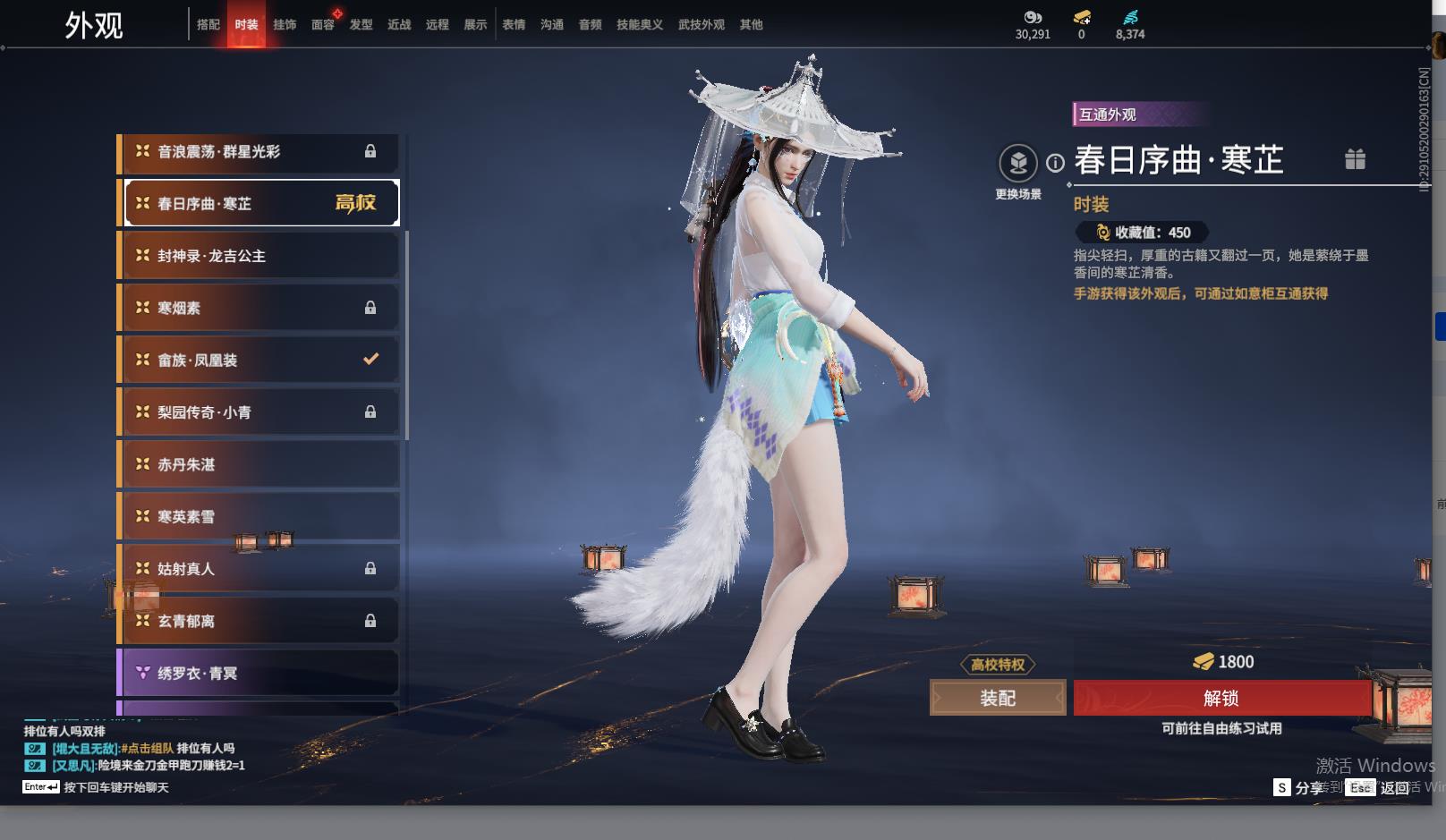This screenshot has width=1446, height=840.
Task: Switch to the 搭配 tab
Action: pyautogui.click(x=208, y=25)
